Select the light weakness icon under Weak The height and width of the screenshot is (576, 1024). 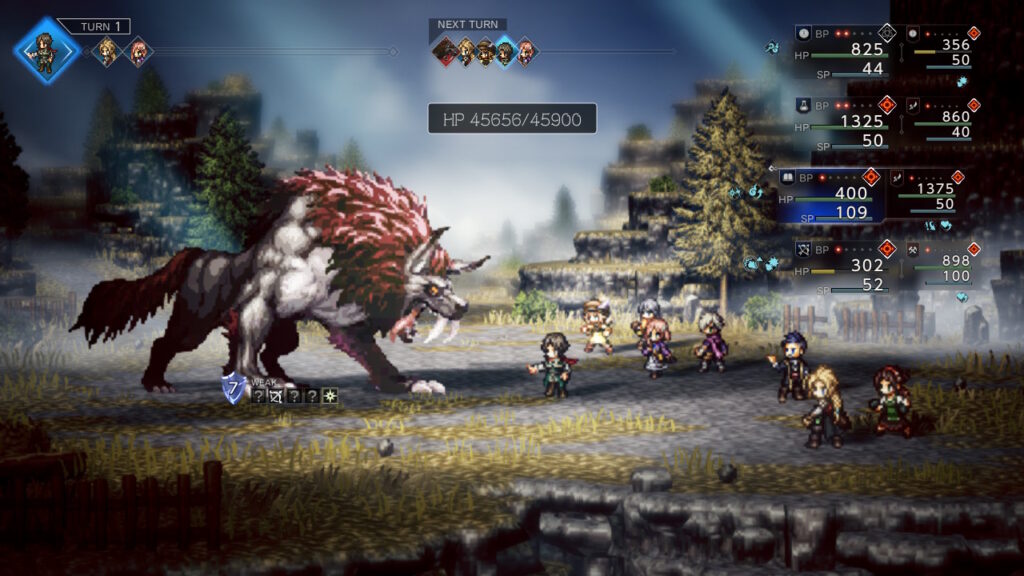click(x=329, y=396)
